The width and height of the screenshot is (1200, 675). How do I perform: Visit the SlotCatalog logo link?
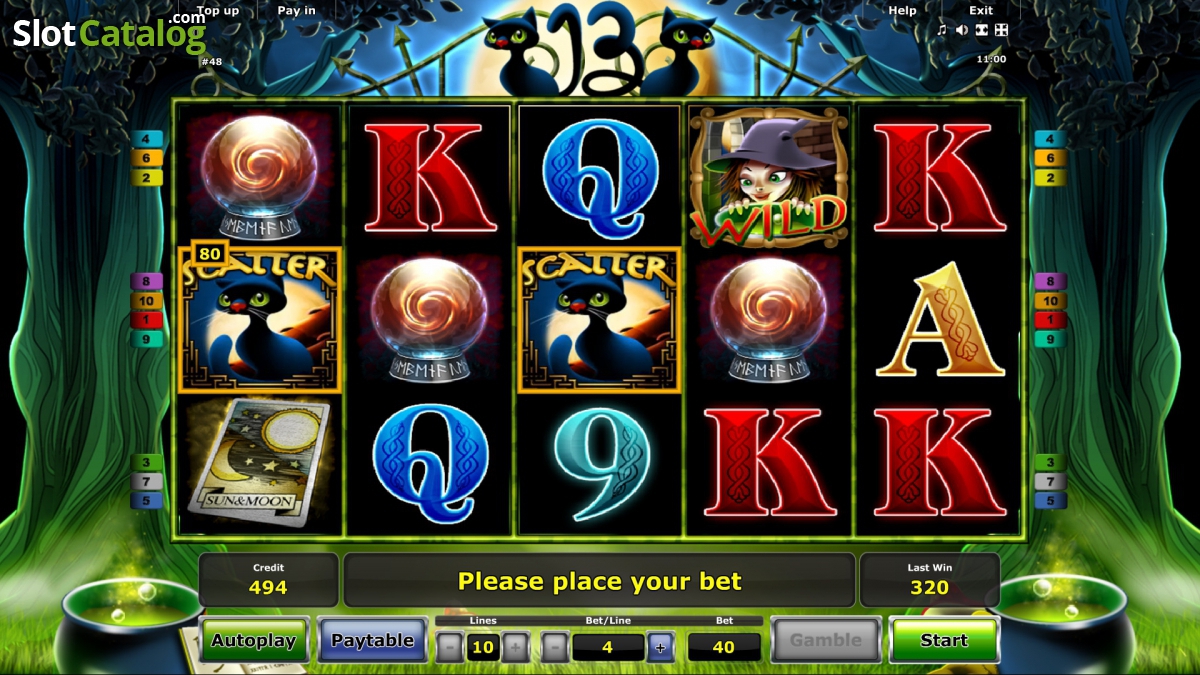pyautogui.click(x=108, y=33)
